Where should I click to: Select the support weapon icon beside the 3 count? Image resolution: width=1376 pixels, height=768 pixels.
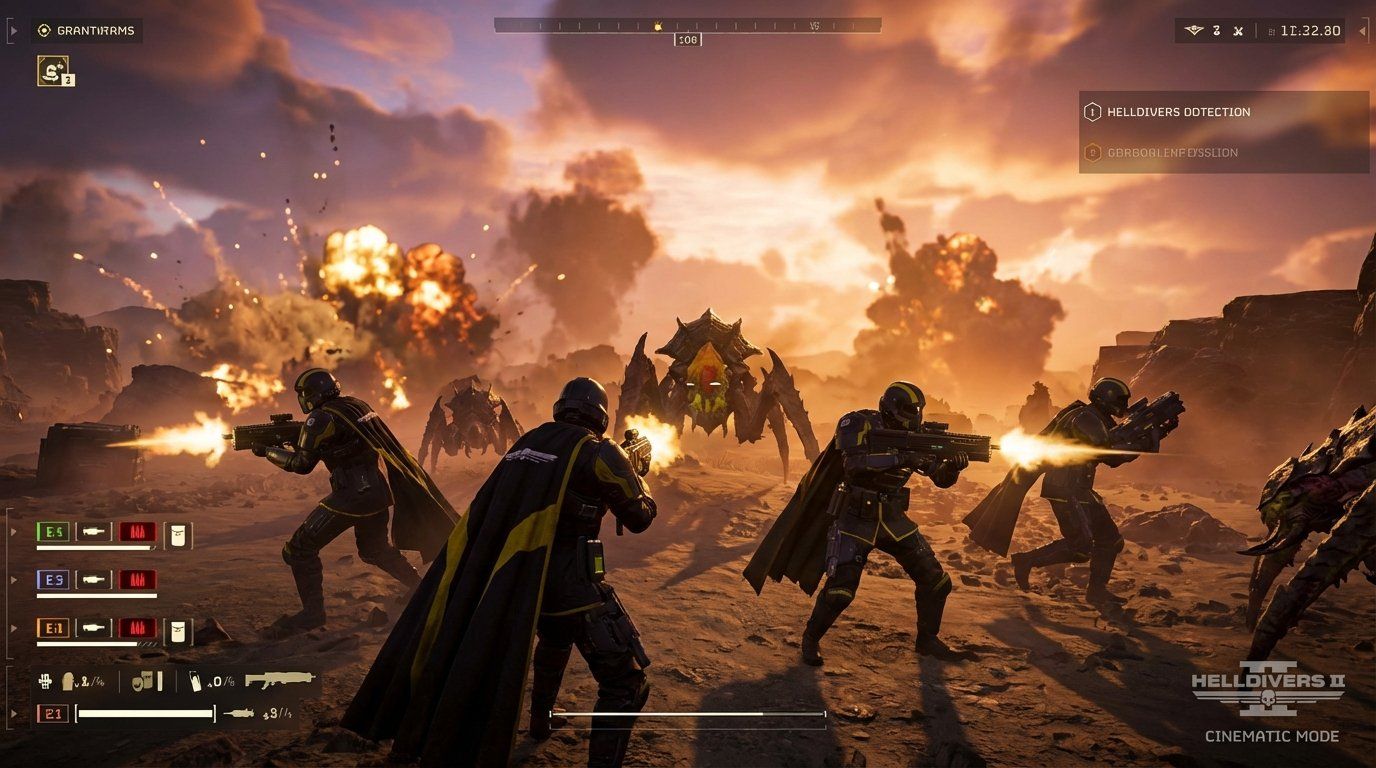click(x=237, y=714)
